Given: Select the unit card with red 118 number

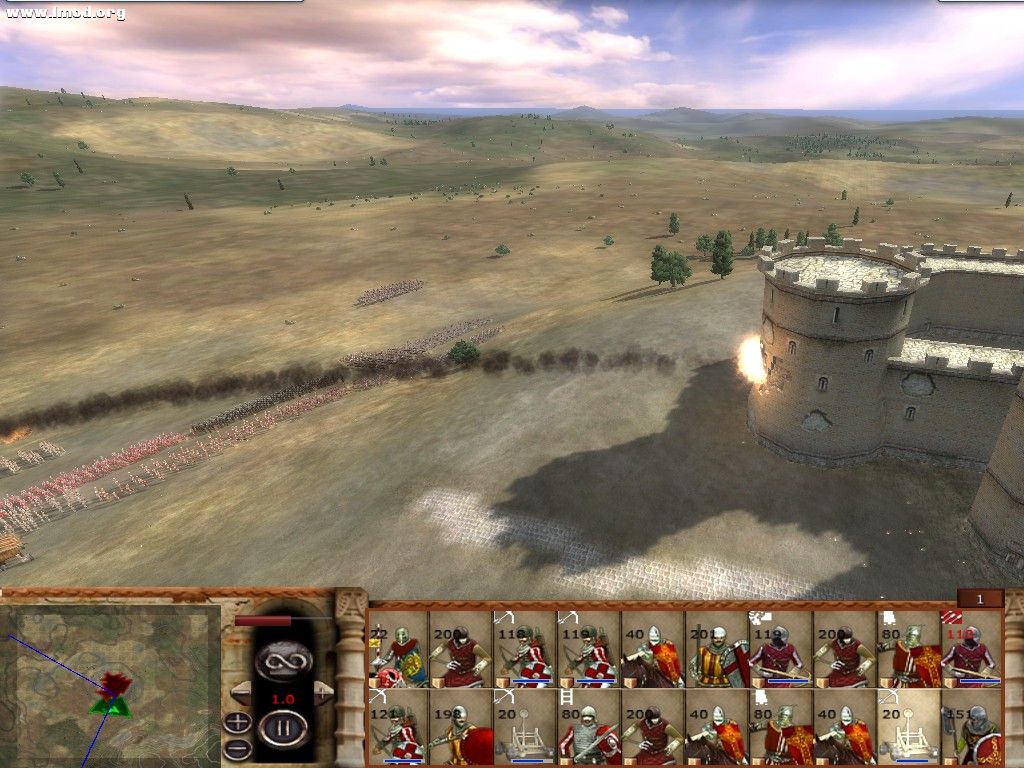Looking at the screenshot, I should (x=971, y=650).
